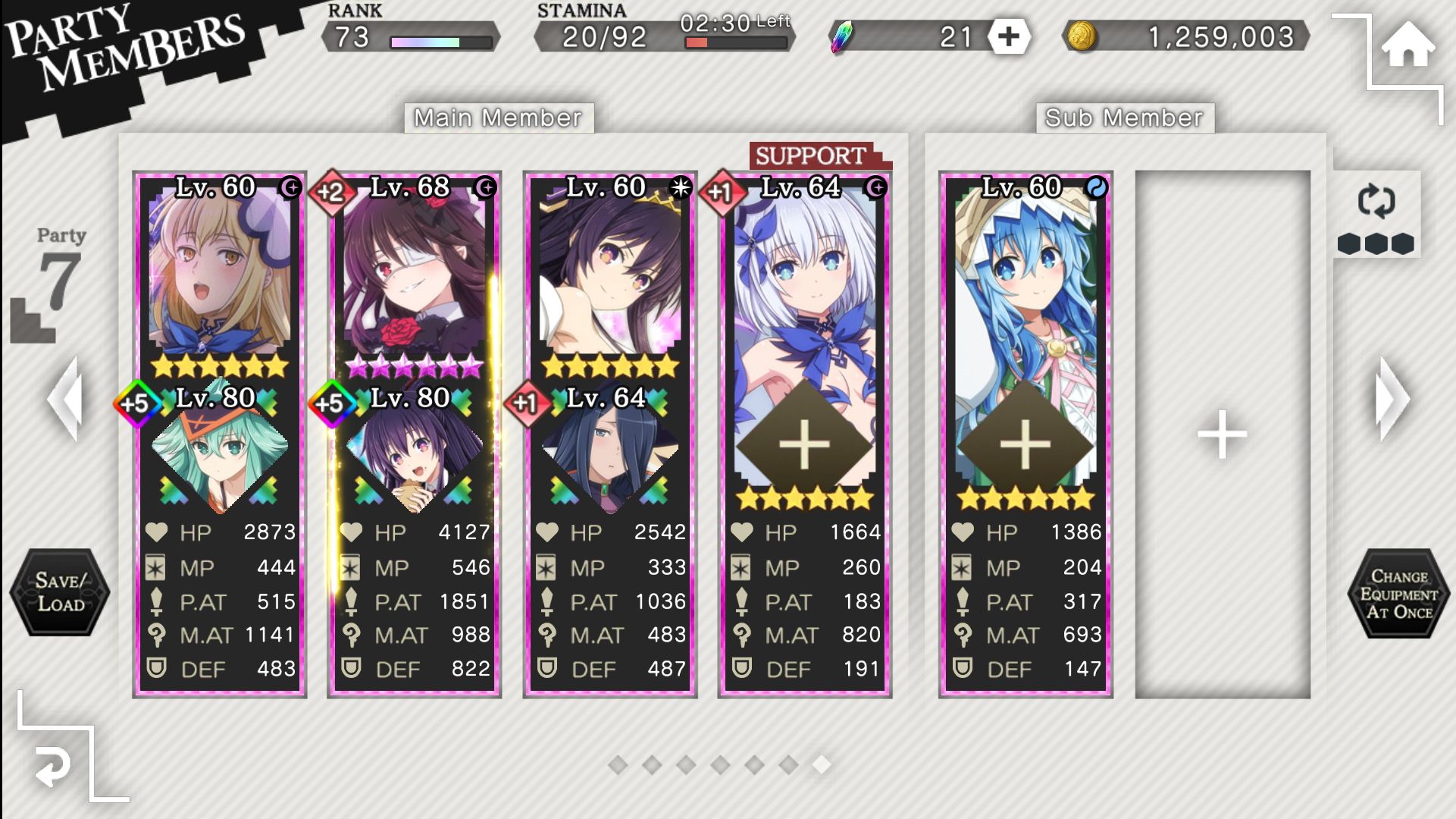Select the blonde Lv. 60 main member card

220,273
